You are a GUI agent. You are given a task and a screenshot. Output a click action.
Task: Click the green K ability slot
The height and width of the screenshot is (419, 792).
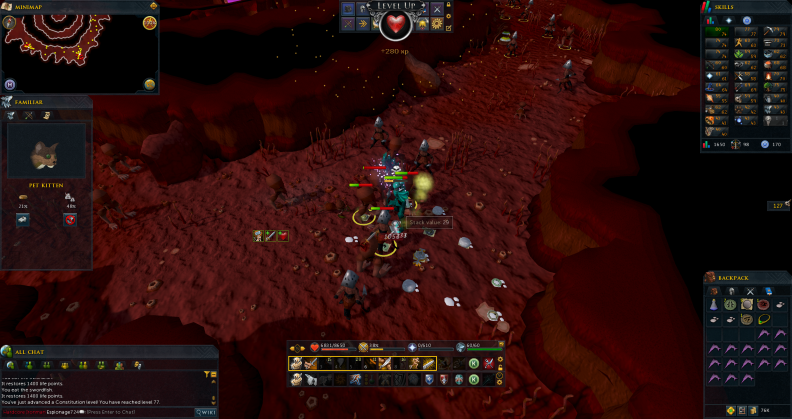tap(473, 364)
